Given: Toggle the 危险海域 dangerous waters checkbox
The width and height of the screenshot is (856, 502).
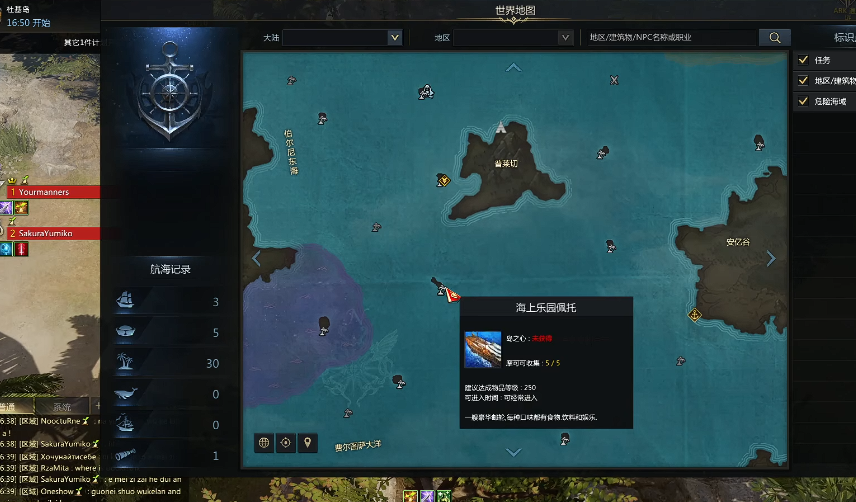Looking at the screenshot, I should [802, 102].
